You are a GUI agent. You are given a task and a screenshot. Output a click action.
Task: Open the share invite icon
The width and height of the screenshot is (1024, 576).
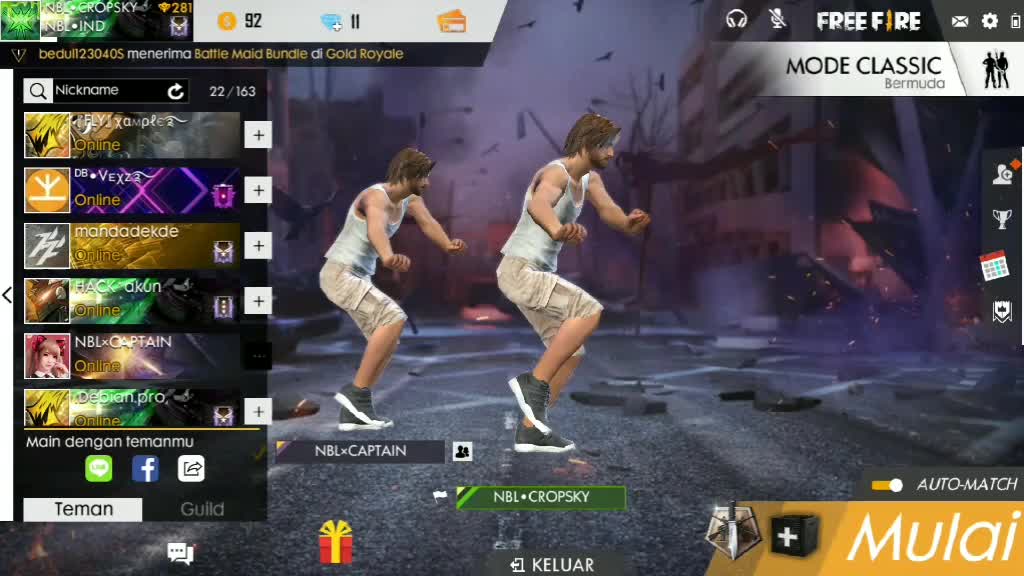(191, 468)
